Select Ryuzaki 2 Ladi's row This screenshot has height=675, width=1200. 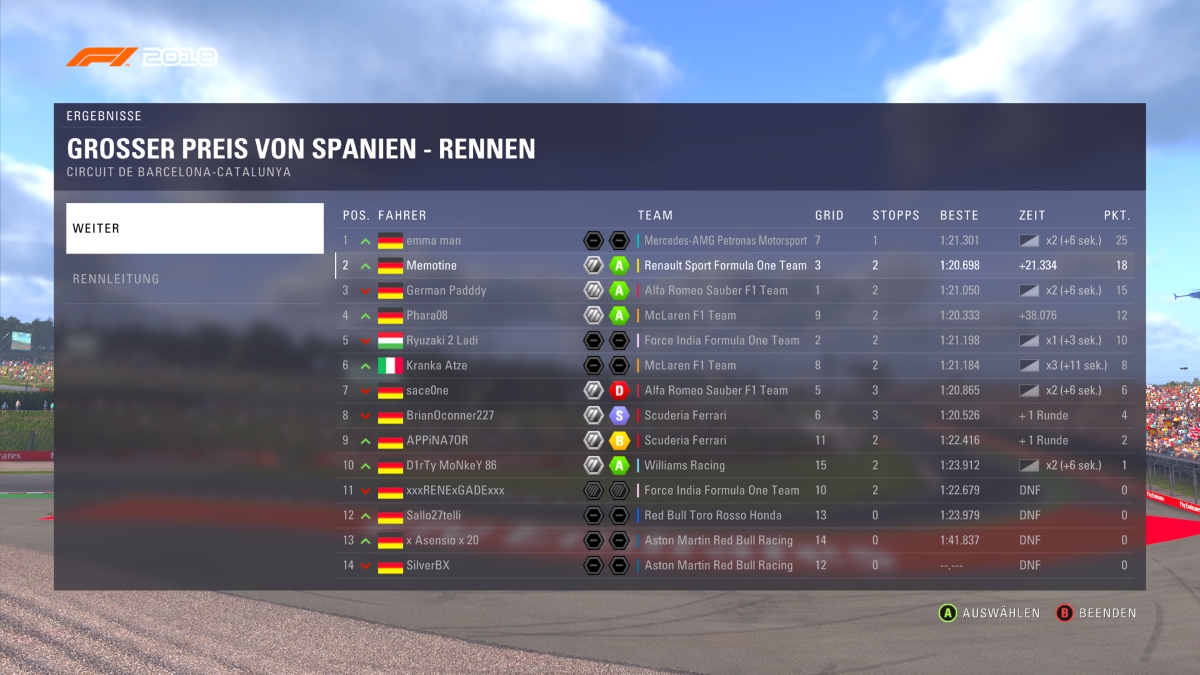[x=735, y=341]
